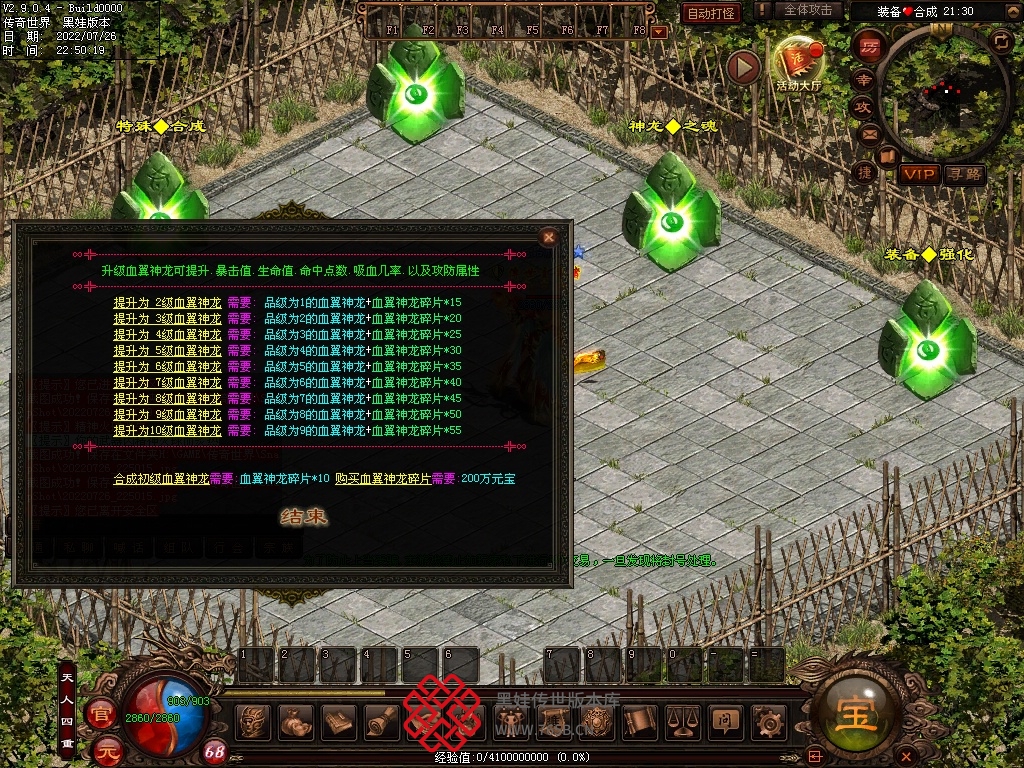This screenshot has height=768, width=1024.
Task: Activate 寻路 pathfinding button
Action: (965, 174)
